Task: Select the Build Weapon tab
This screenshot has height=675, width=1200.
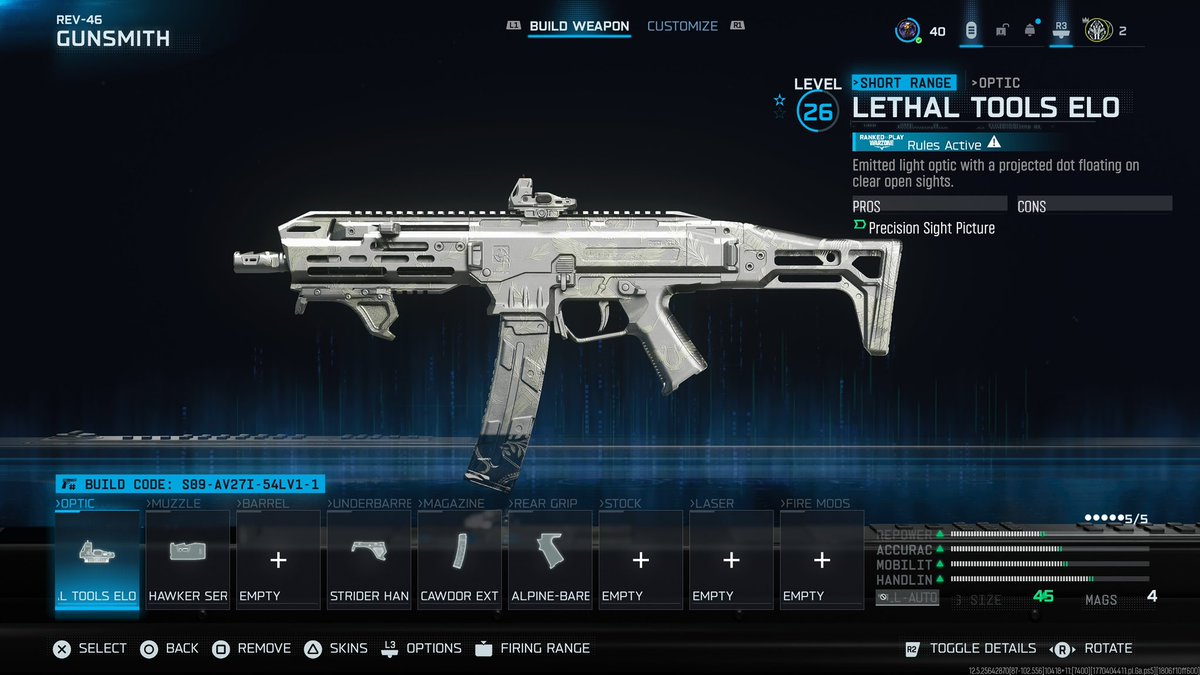Action: pyautogui.click(x=579, y=26)
